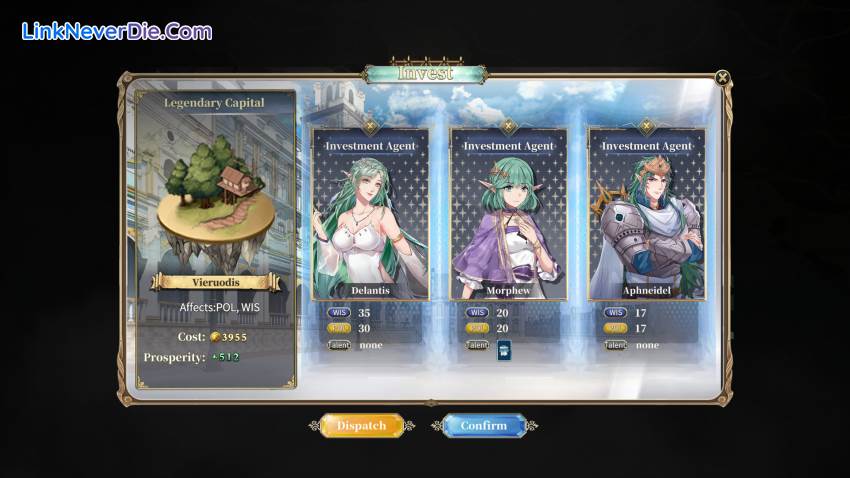Click the Dispatch button
850x478 pixels.
(361, 426)
